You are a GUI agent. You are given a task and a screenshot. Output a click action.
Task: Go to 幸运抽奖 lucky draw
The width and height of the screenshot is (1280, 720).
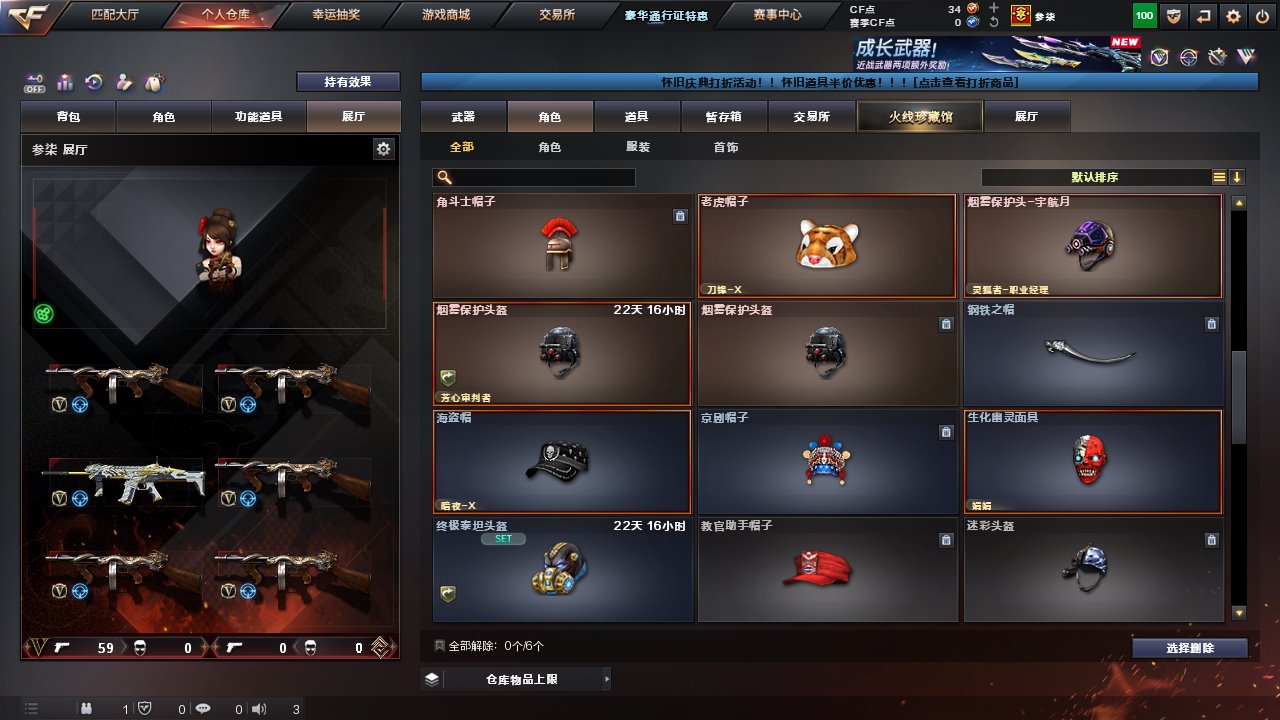tap(336, 15)
